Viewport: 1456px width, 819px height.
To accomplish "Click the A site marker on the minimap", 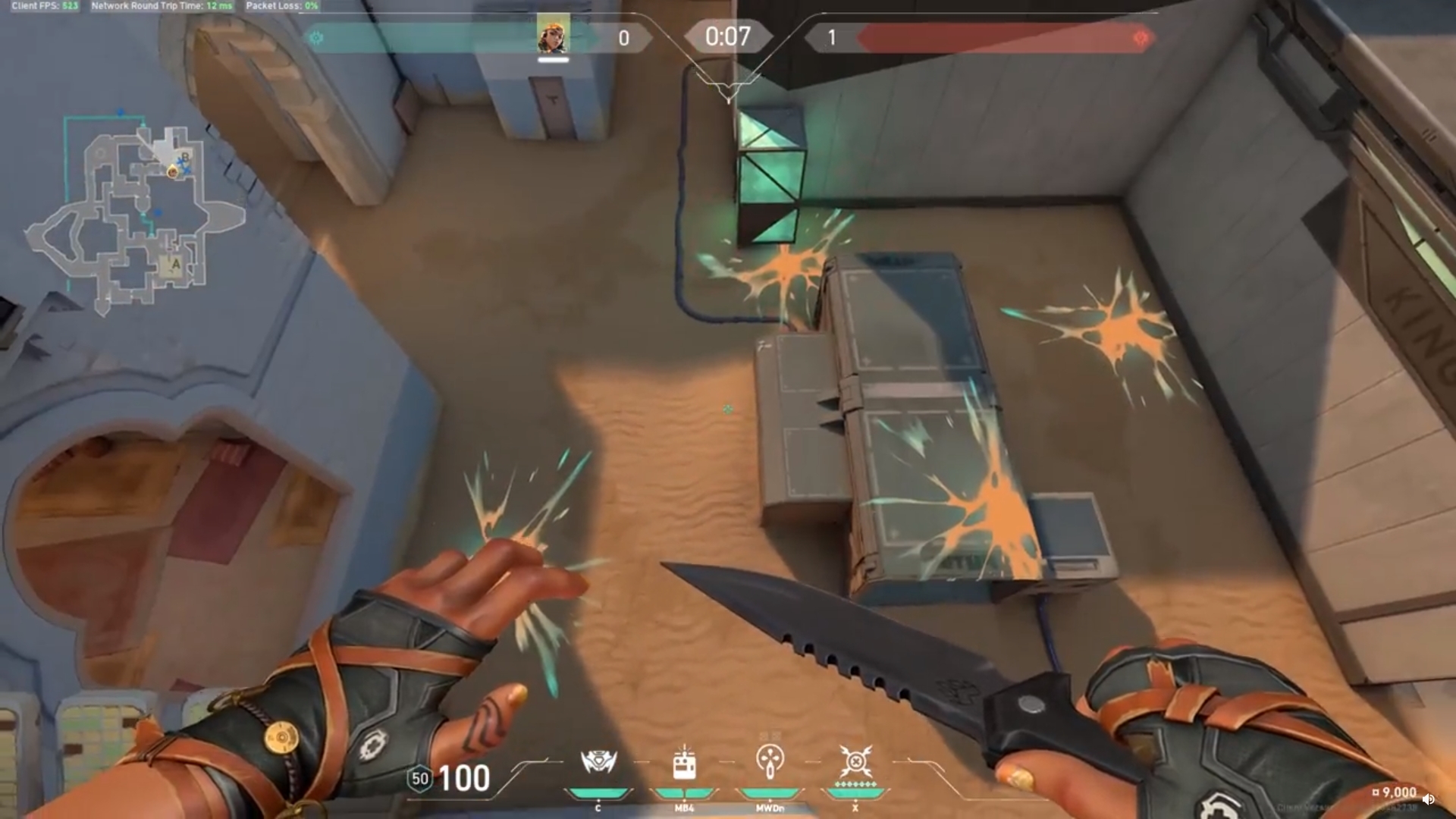I will pyautogui.click(x=175, y=265).
